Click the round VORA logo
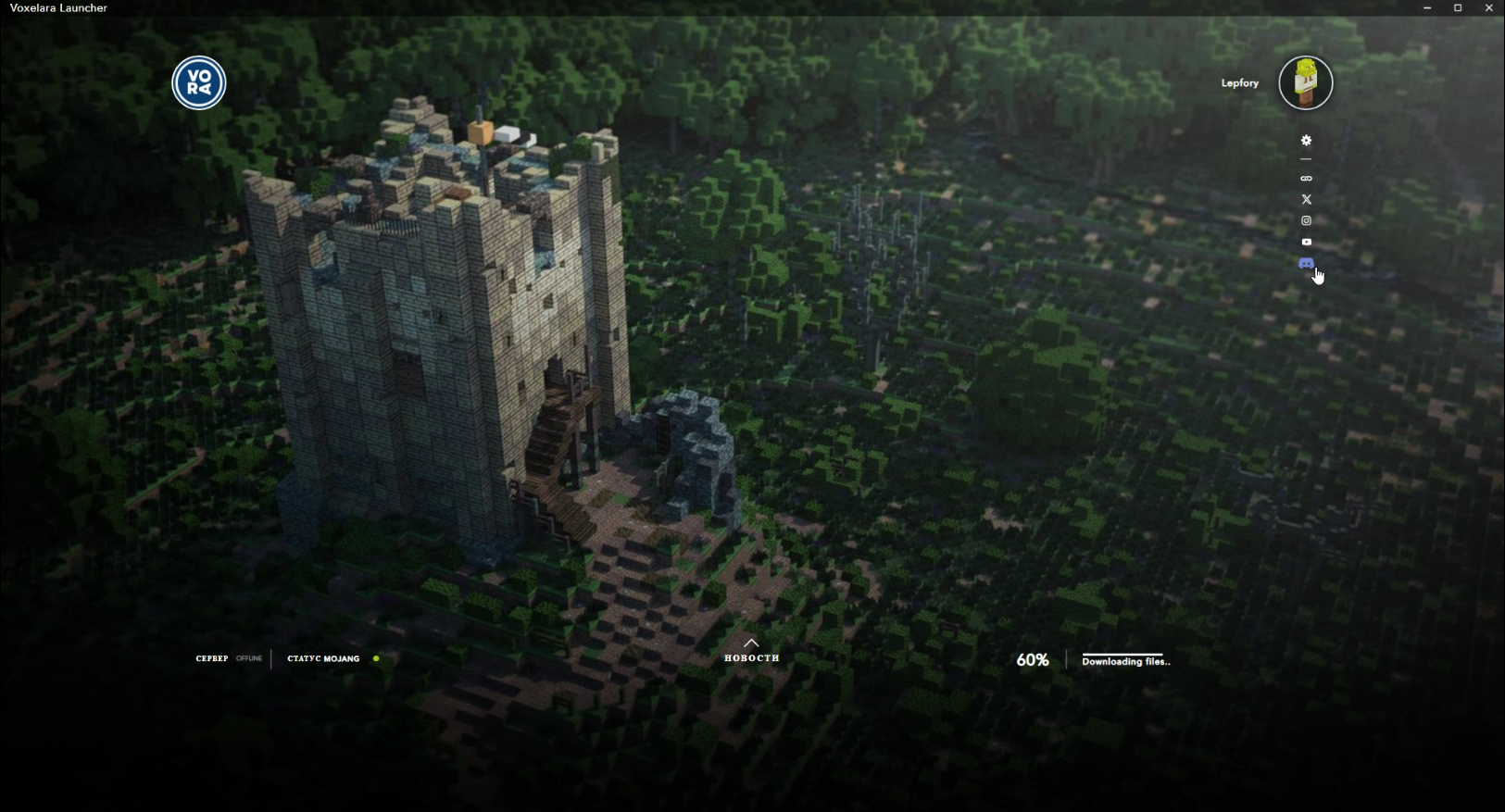 pyautogui.click(x=199, y=83)
